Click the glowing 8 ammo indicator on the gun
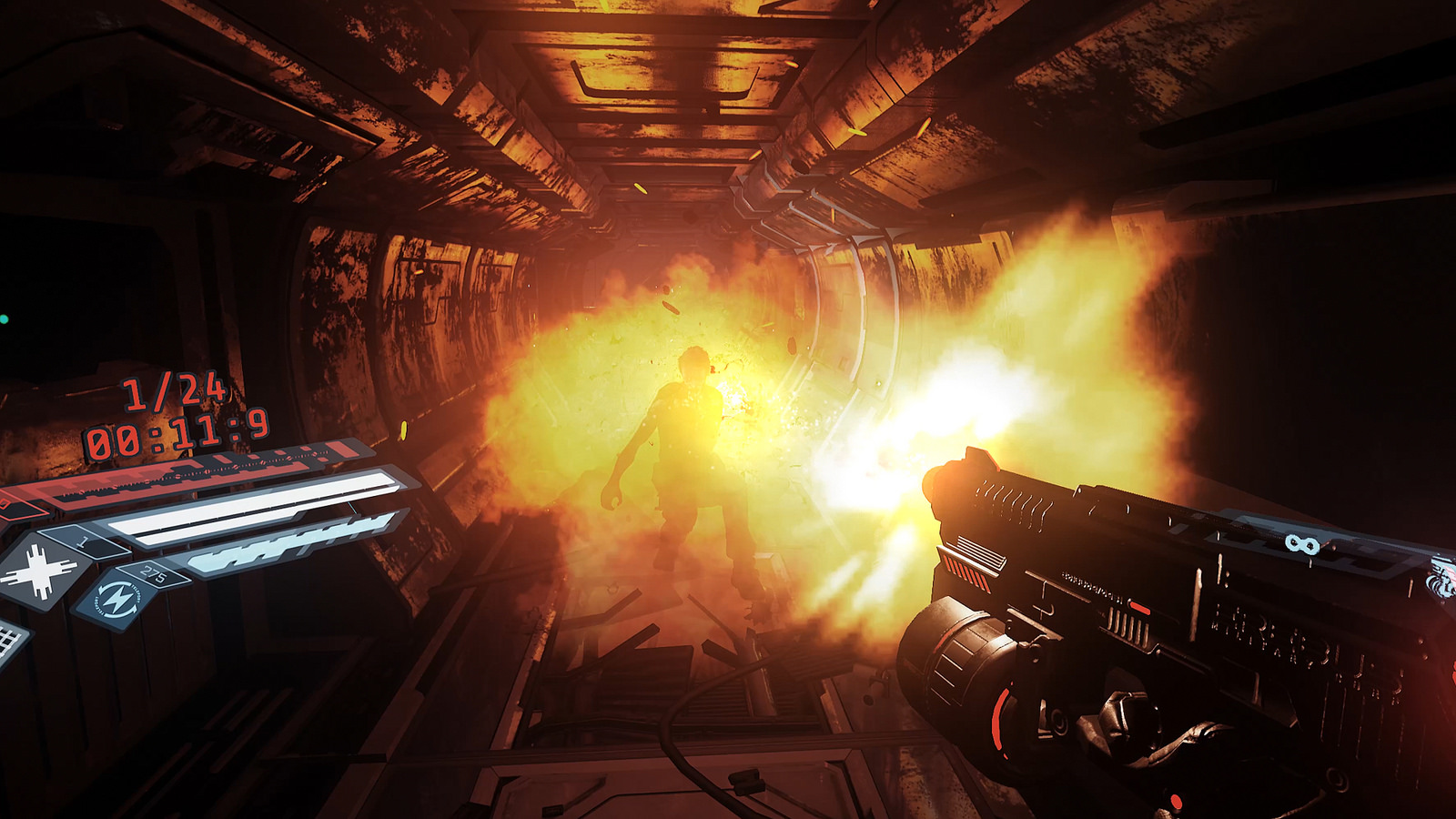 (1303, 543)
